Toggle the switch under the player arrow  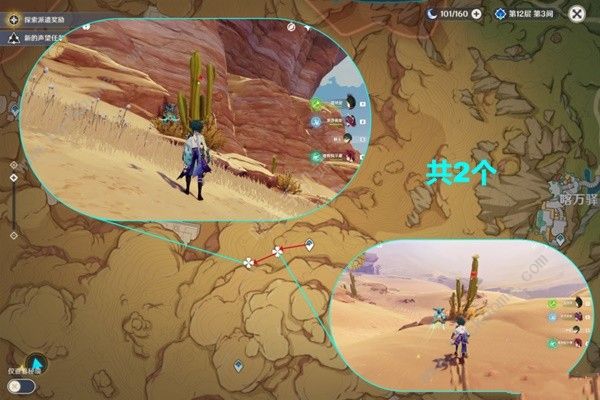(15, 386)
